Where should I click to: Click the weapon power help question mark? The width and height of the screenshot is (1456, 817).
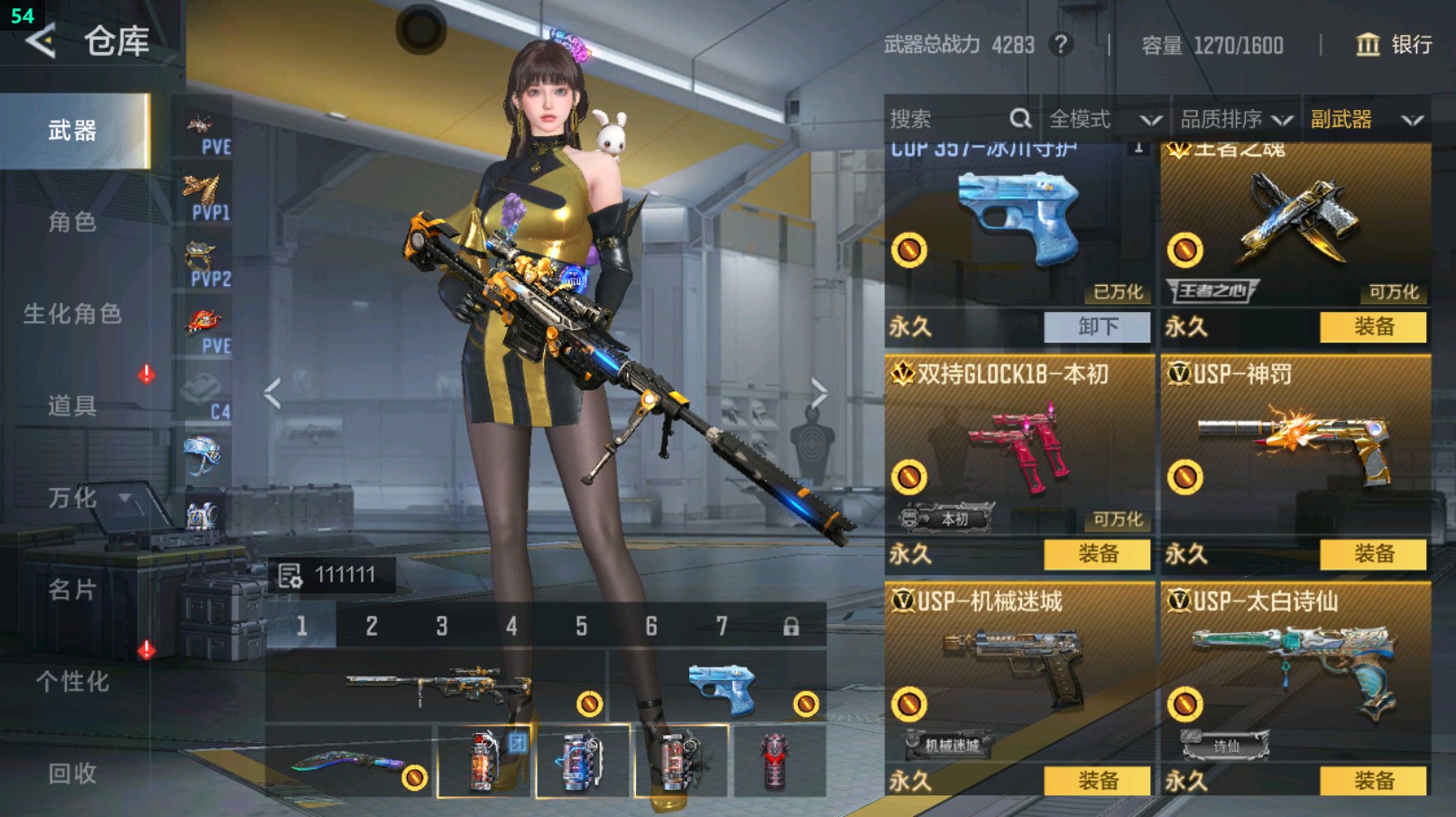(x=1062, y=45)
